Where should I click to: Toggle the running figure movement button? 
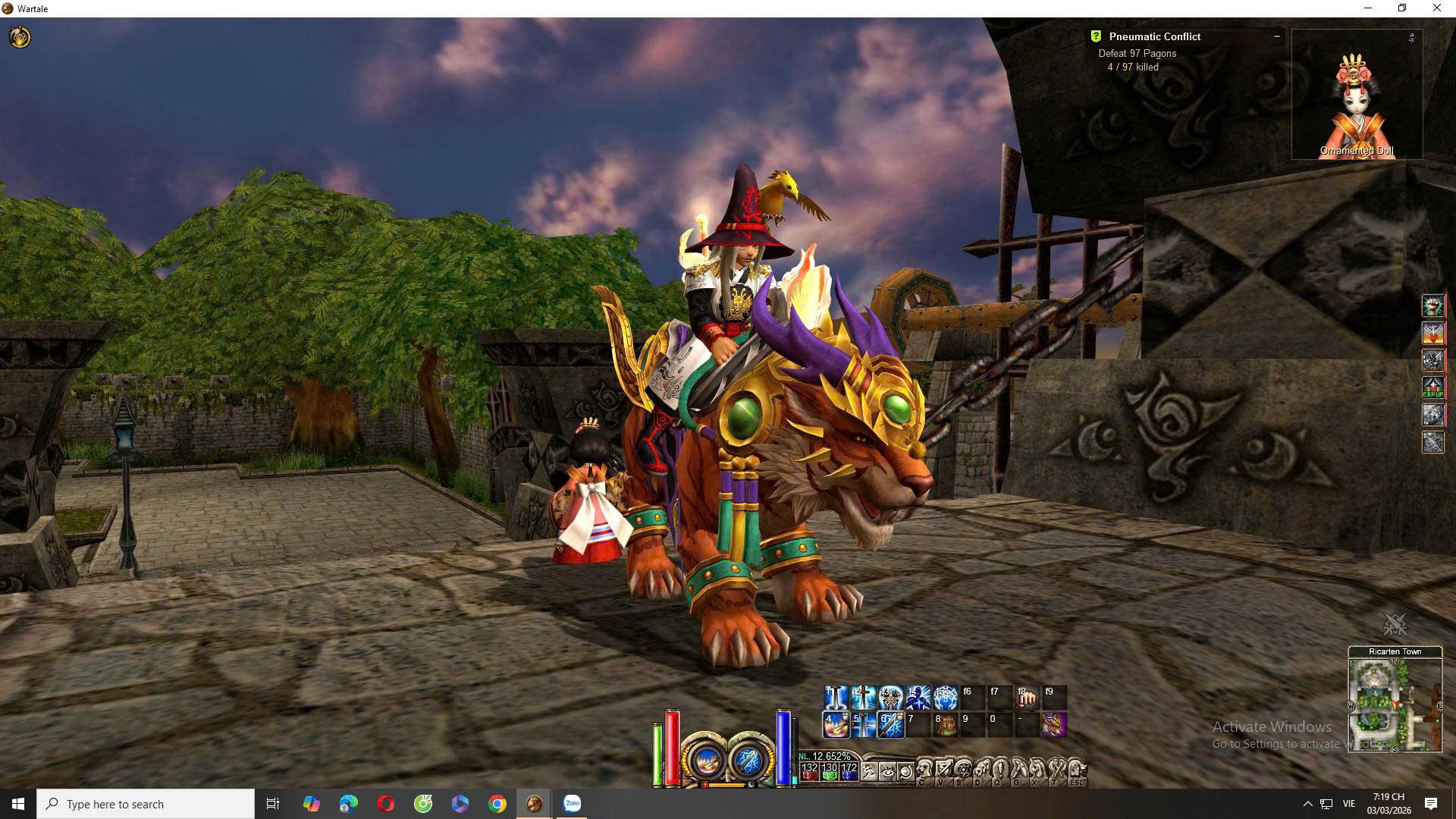869,772
